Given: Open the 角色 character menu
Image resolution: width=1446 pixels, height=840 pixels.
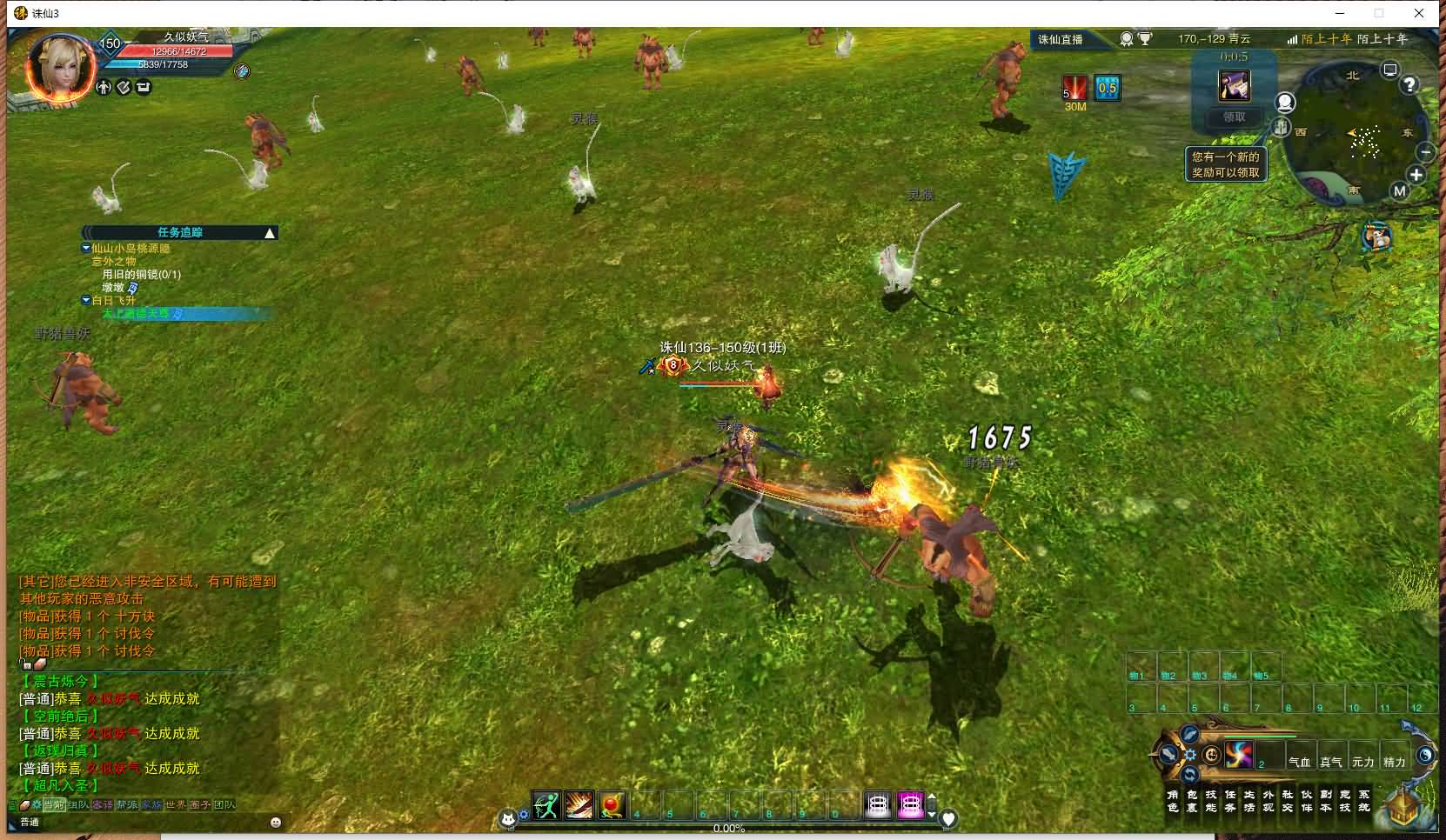Looking at the screenshot, I should tap(1172, 801).
